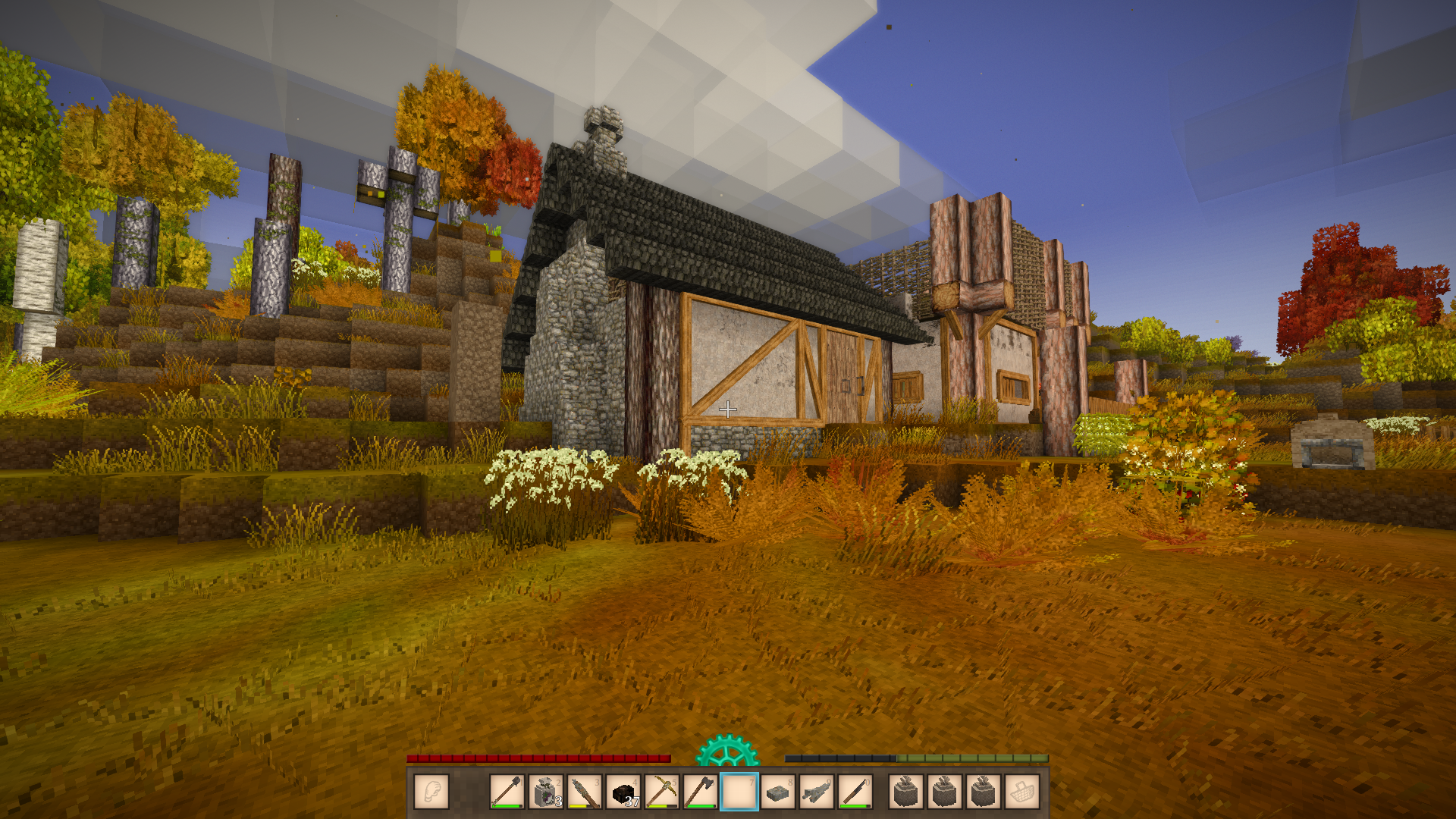The height and width of the screenshot is (819, 1456).
Task: Choose the item in hotbar slot 9
Action: [x=817, y=792]
